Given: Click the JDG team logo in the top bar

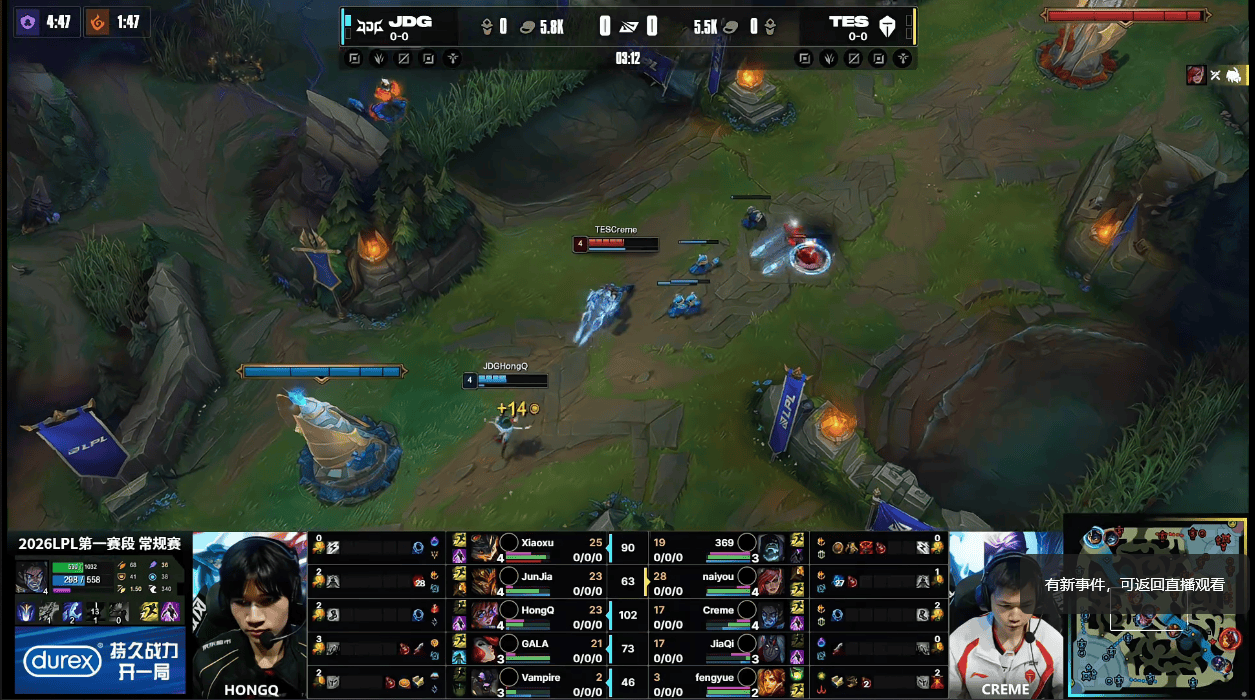Looking at the screenshot, I should coord(369,23).
